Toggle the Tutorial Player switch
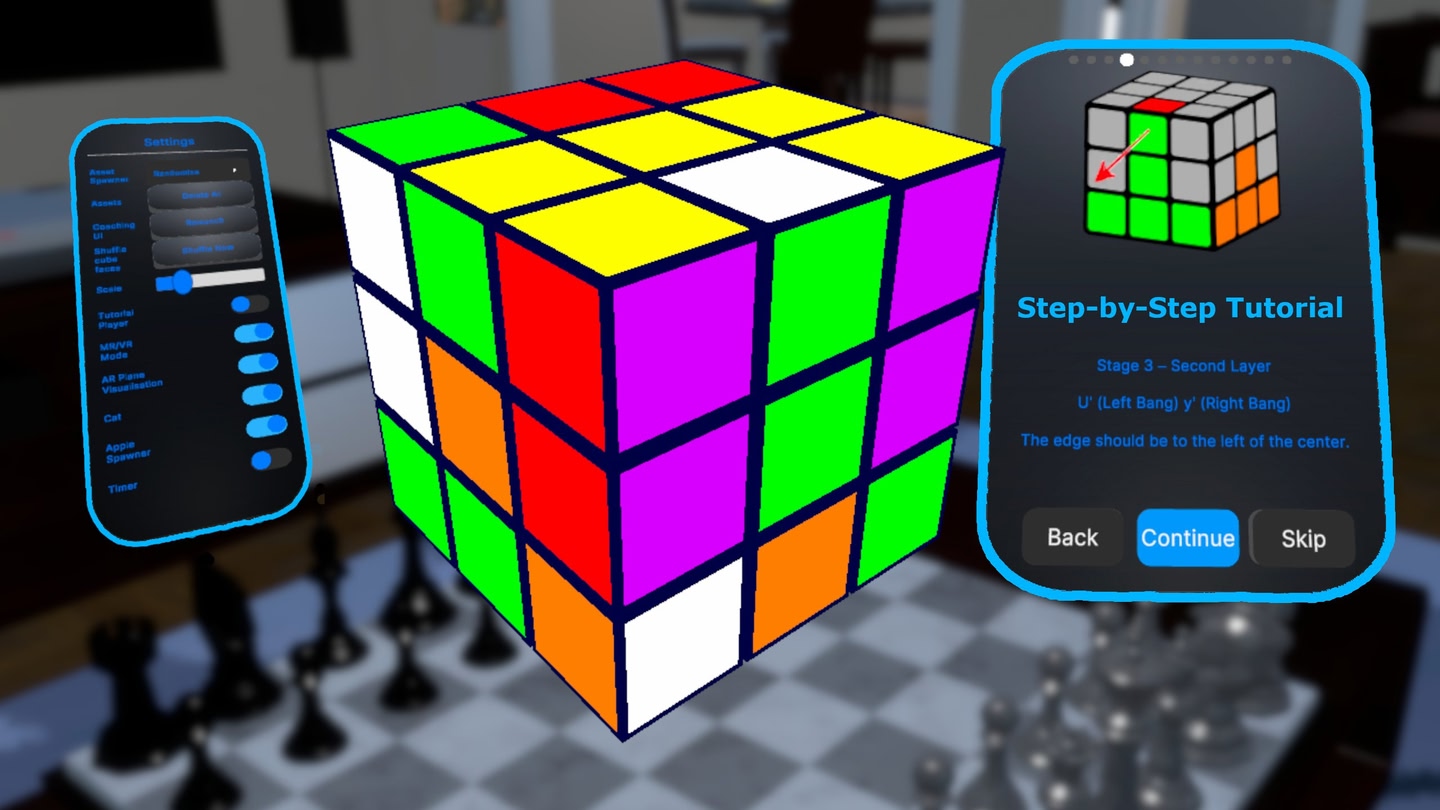The height and width of the screenshot is (810, 1440). point(250,303)
